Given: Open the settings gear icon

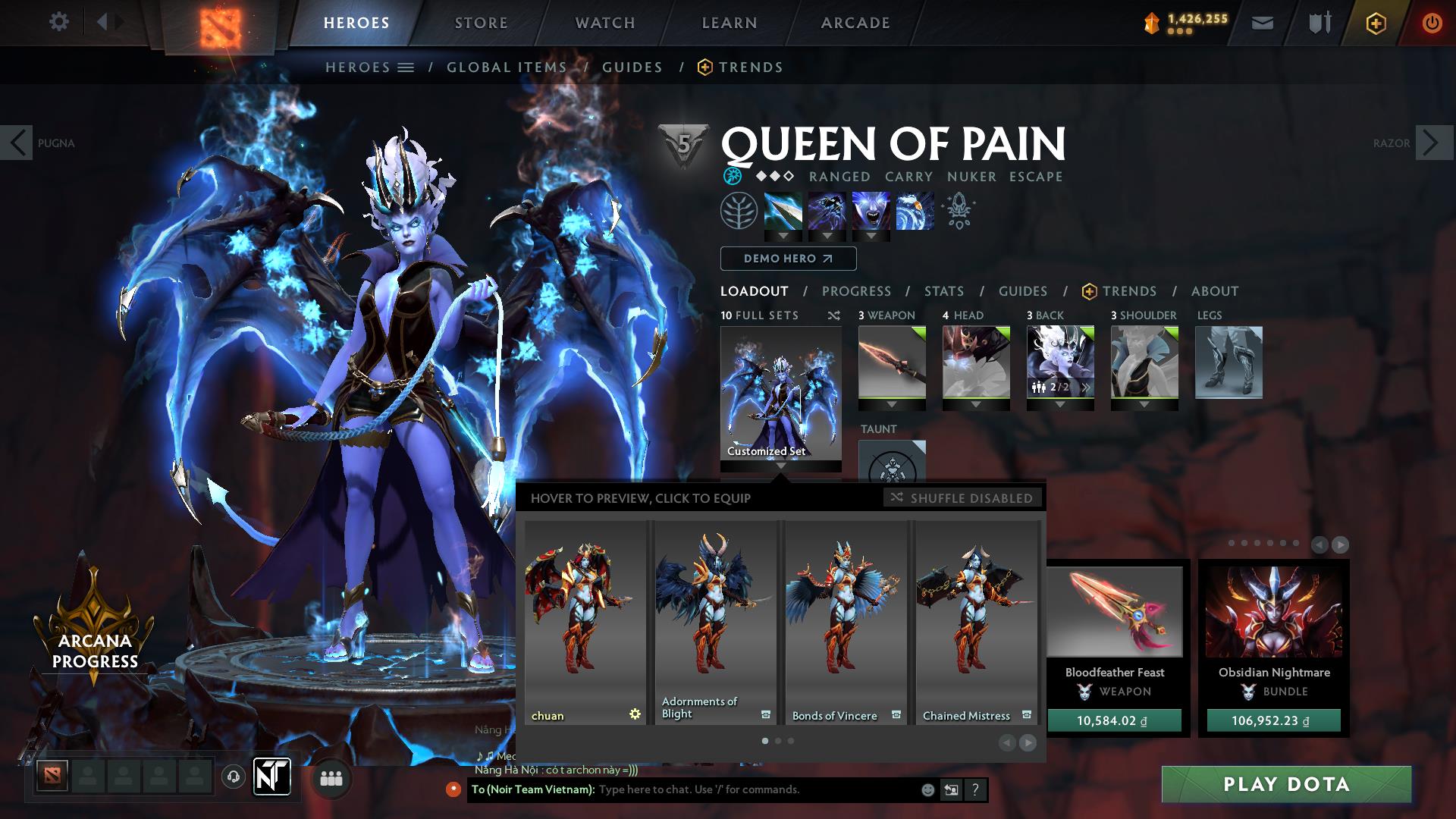Looking at the screenshot, I should coord(59,22).
